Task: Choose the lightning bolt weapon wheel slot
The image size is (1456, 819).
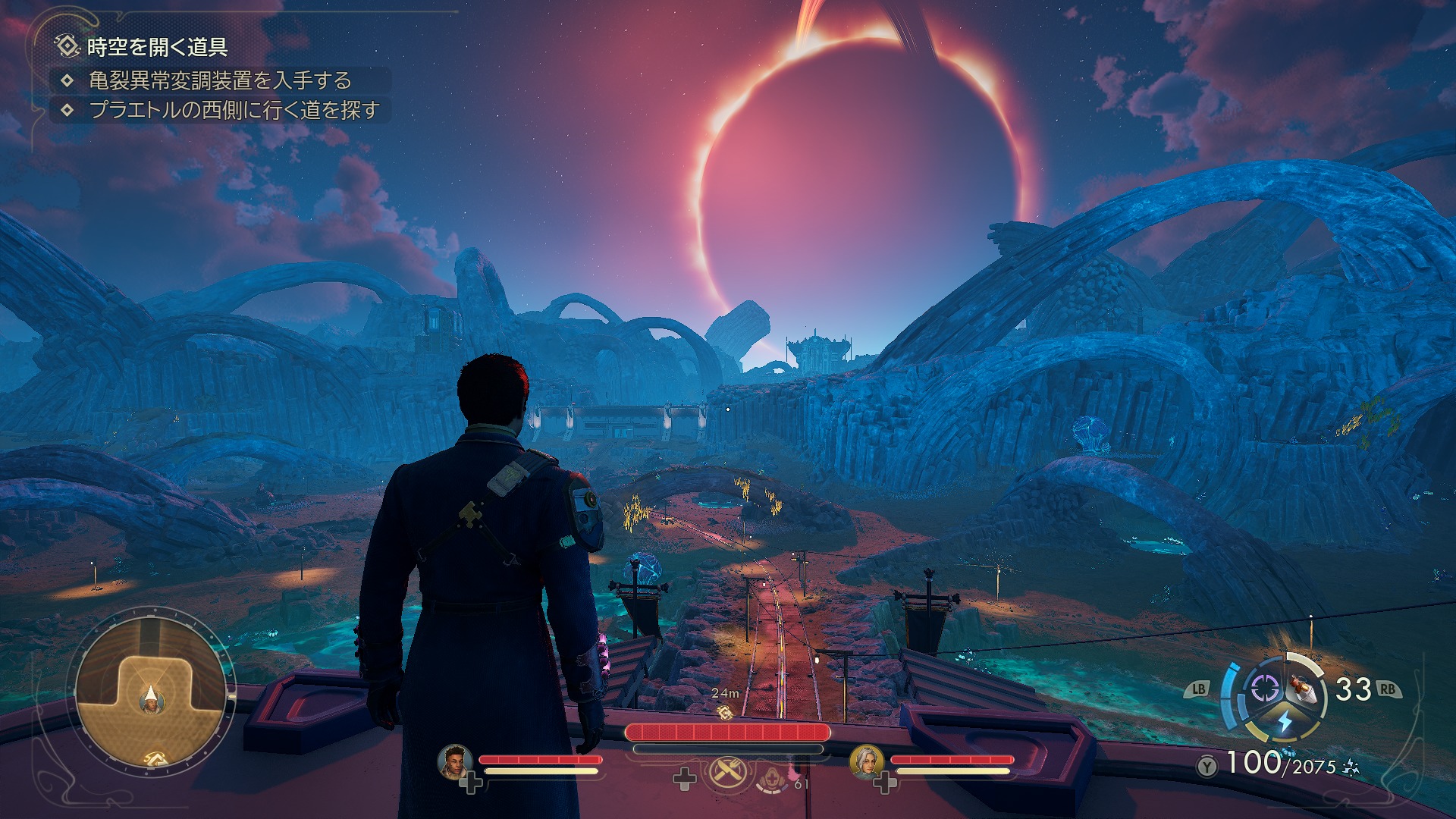Action: 1285,720
